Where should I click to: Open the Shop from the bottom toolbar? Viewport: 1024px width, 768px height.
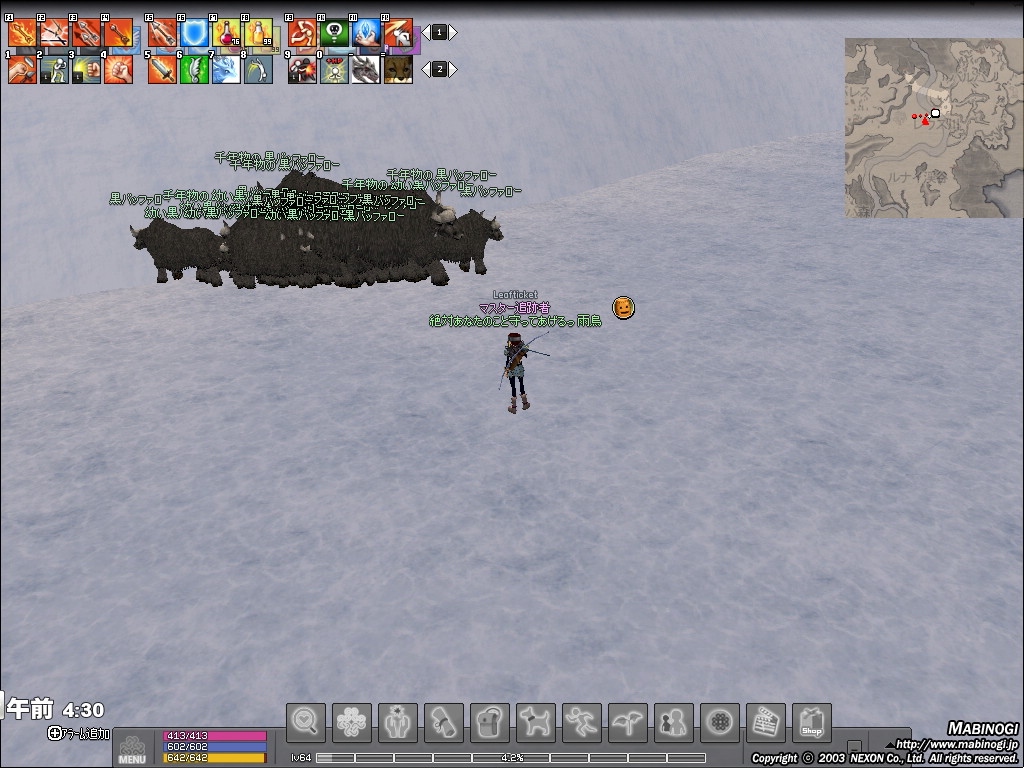tap(811, 722)
